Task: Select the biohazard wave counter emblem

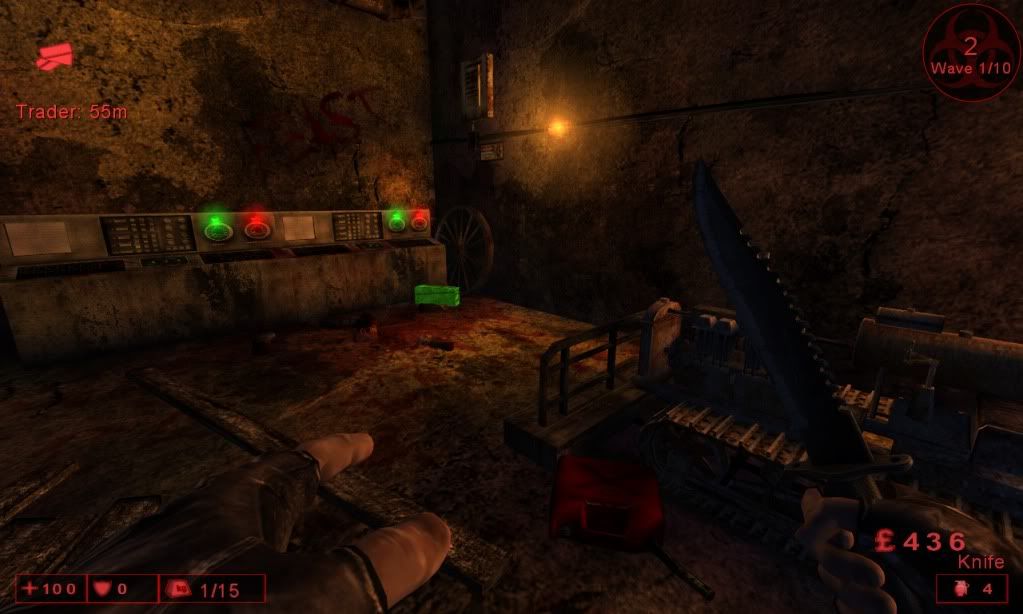Action: point(969,51)
